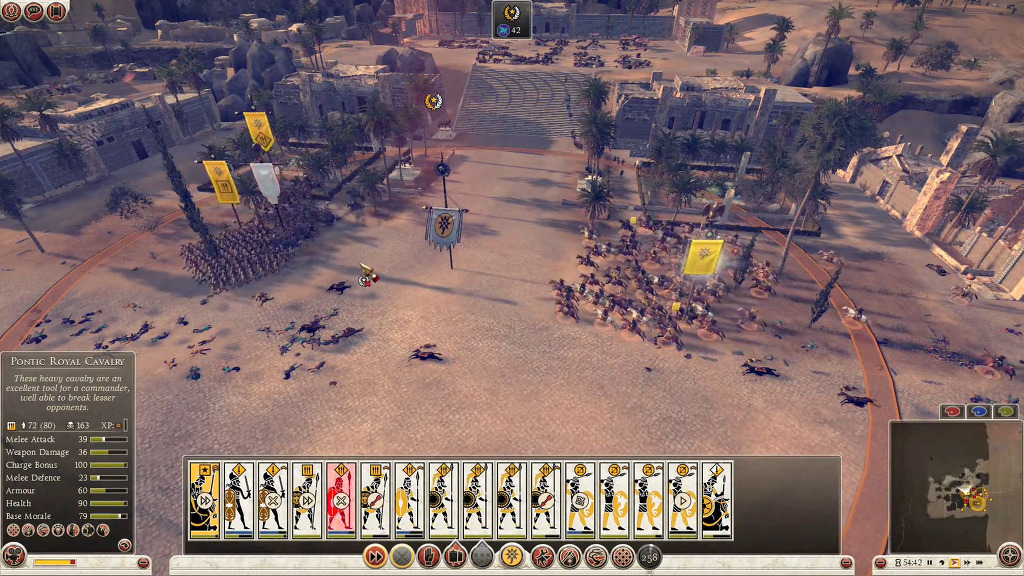Image resolution: width=1024 pixels, height=576 pixels.
Task: Activate the red running-soldier ability button
Action: pyautogui.click(x=541, y=556)
